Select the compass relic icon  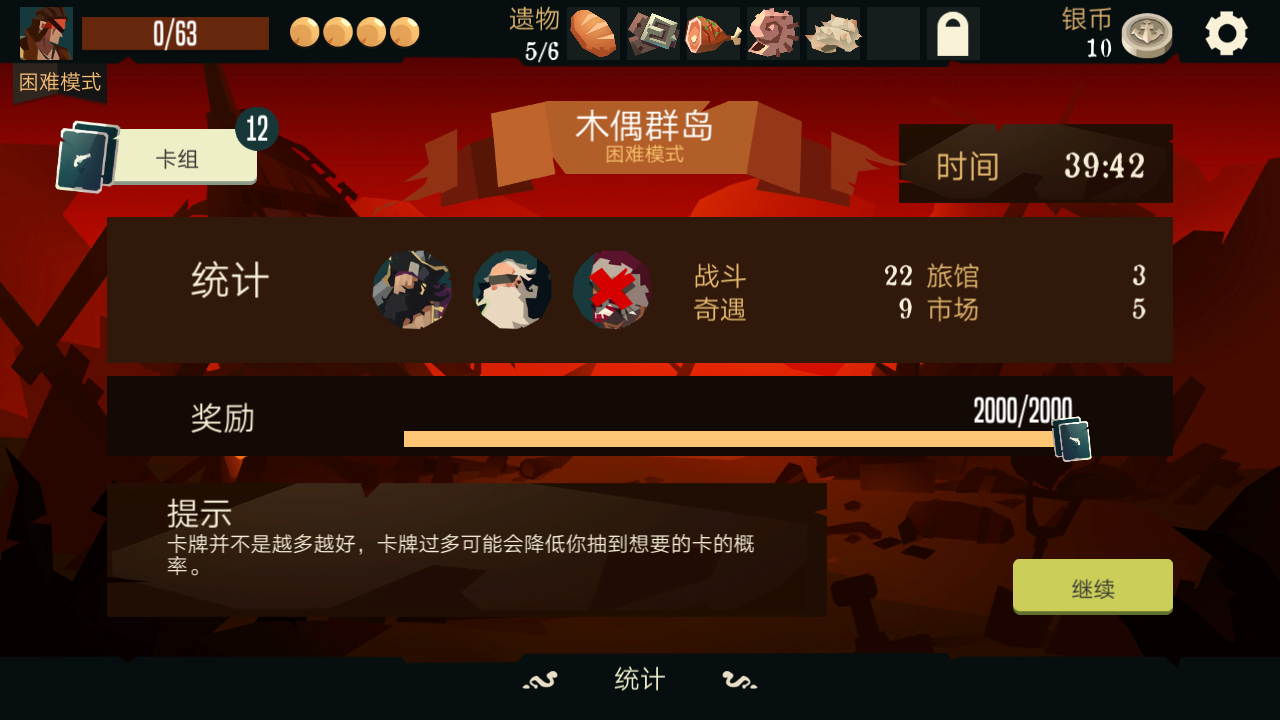pyautogui.click(x=652, y=32)
